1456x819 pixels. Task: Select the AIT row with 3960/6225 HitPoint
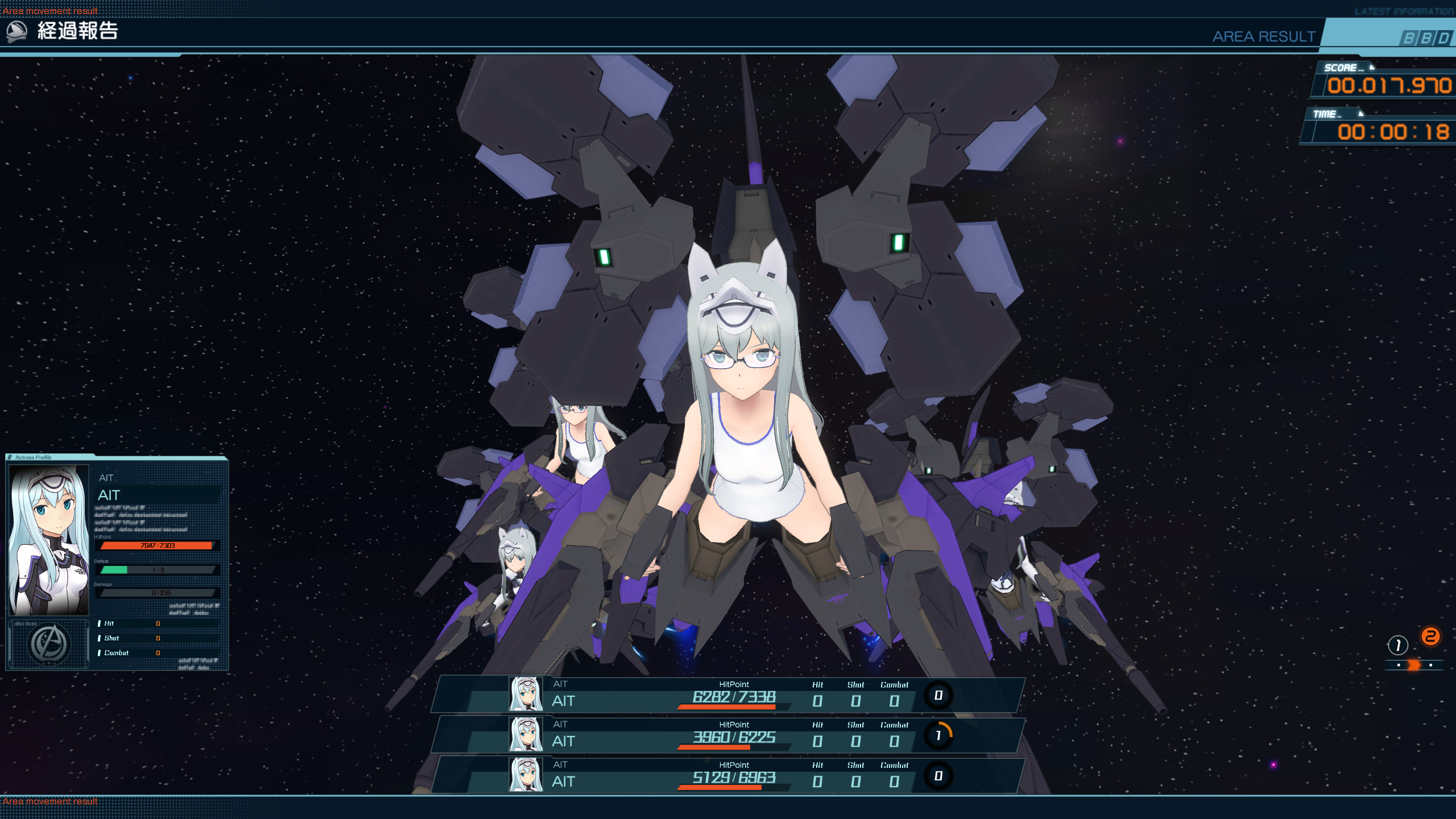pos(728,735)
